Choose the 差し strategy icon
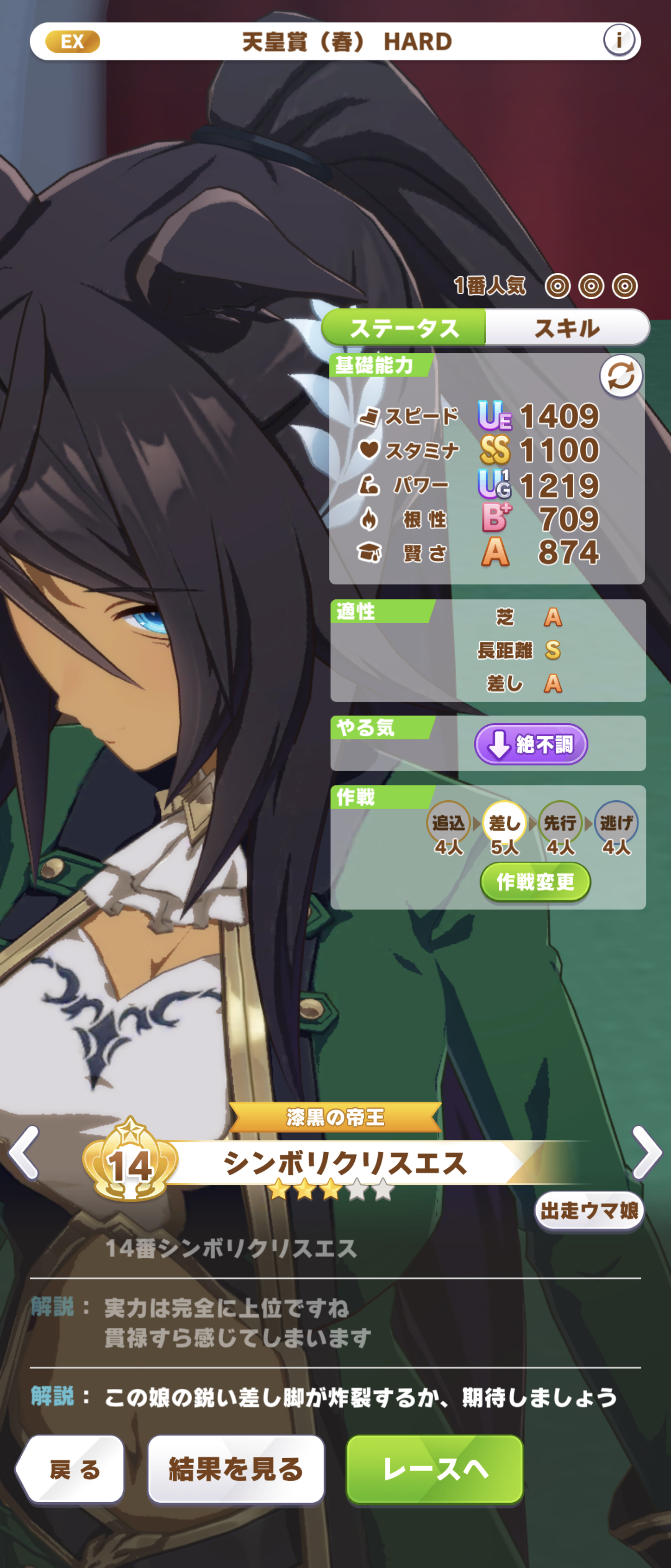 pos(504,822)
